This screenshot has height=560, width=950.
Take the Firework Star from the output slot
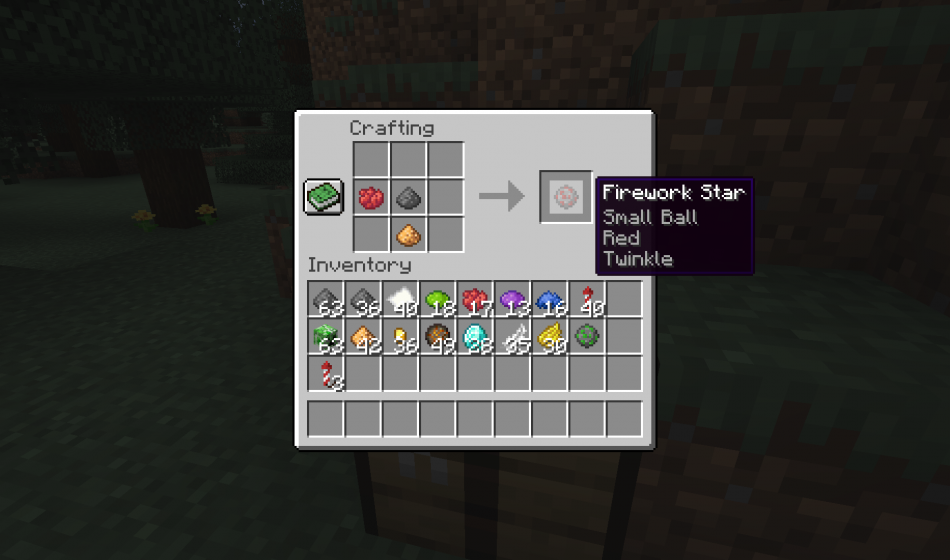(x=566, y=196)
